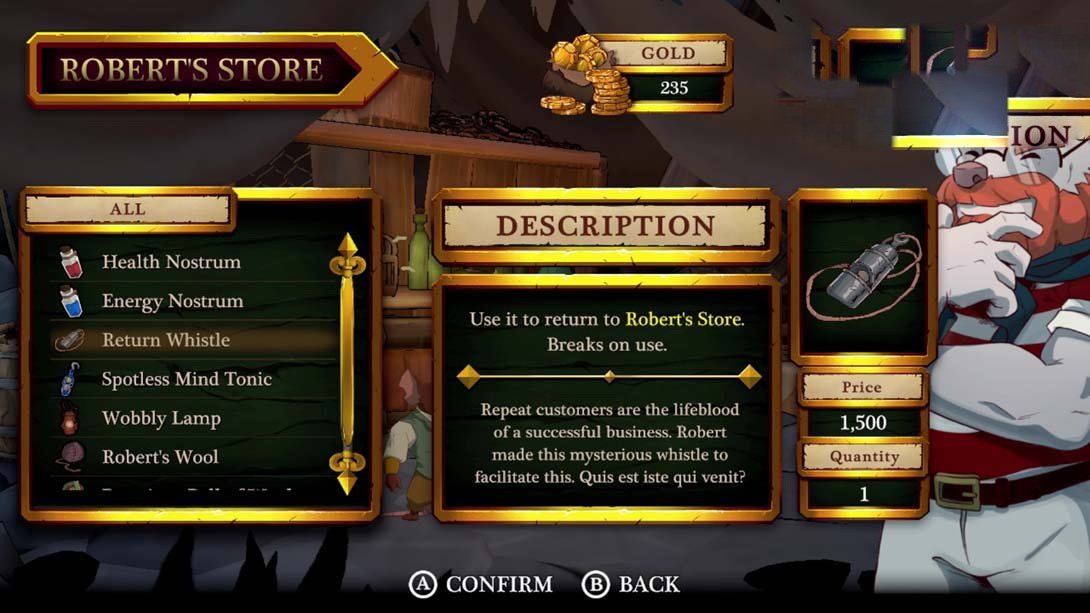Select Wobbly Lamp in the store
This screenshot has height=613, width=1090.
(161, 419)
